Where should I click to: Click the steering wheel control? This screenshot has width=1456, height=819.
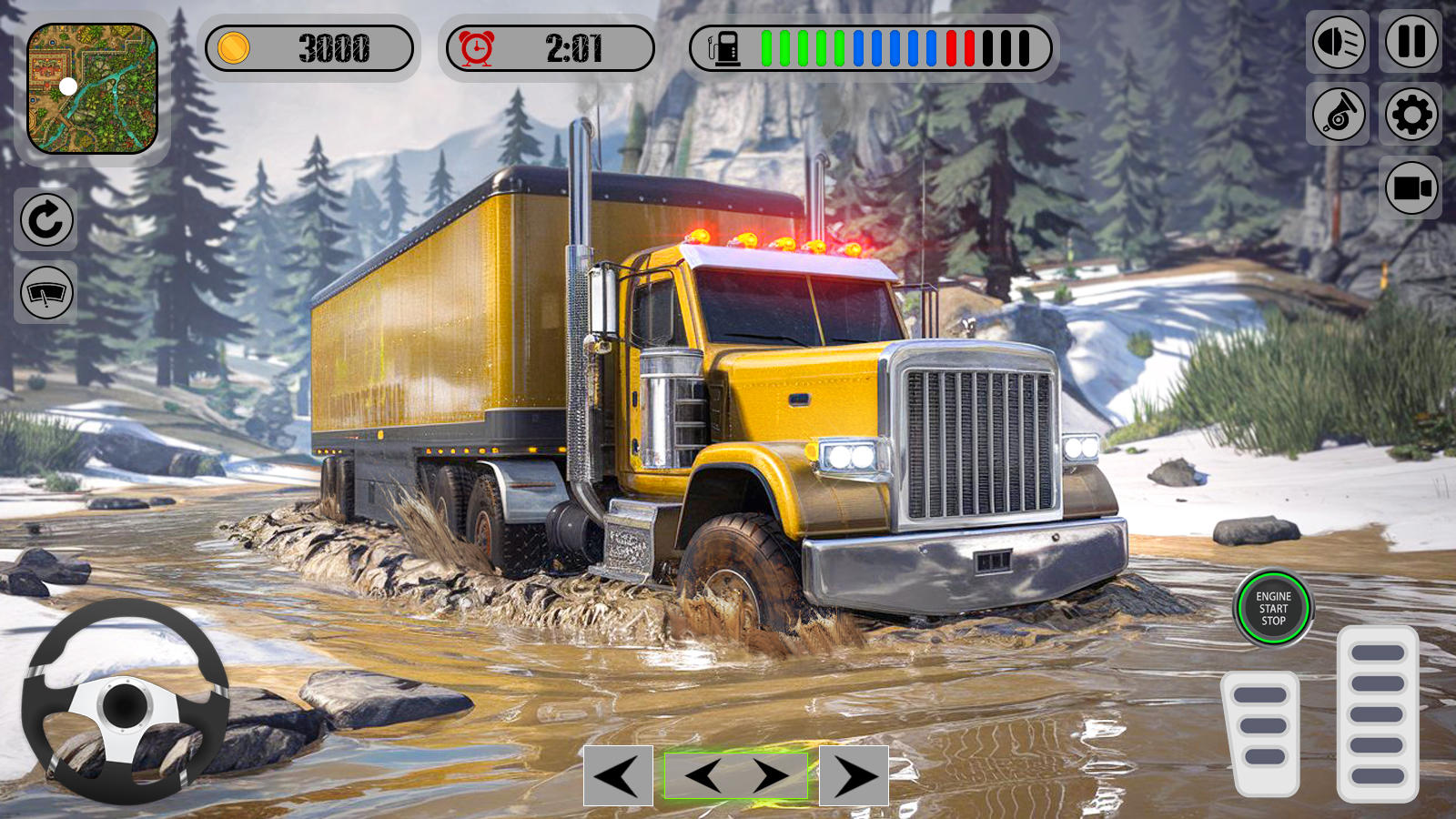click(125, 703)
